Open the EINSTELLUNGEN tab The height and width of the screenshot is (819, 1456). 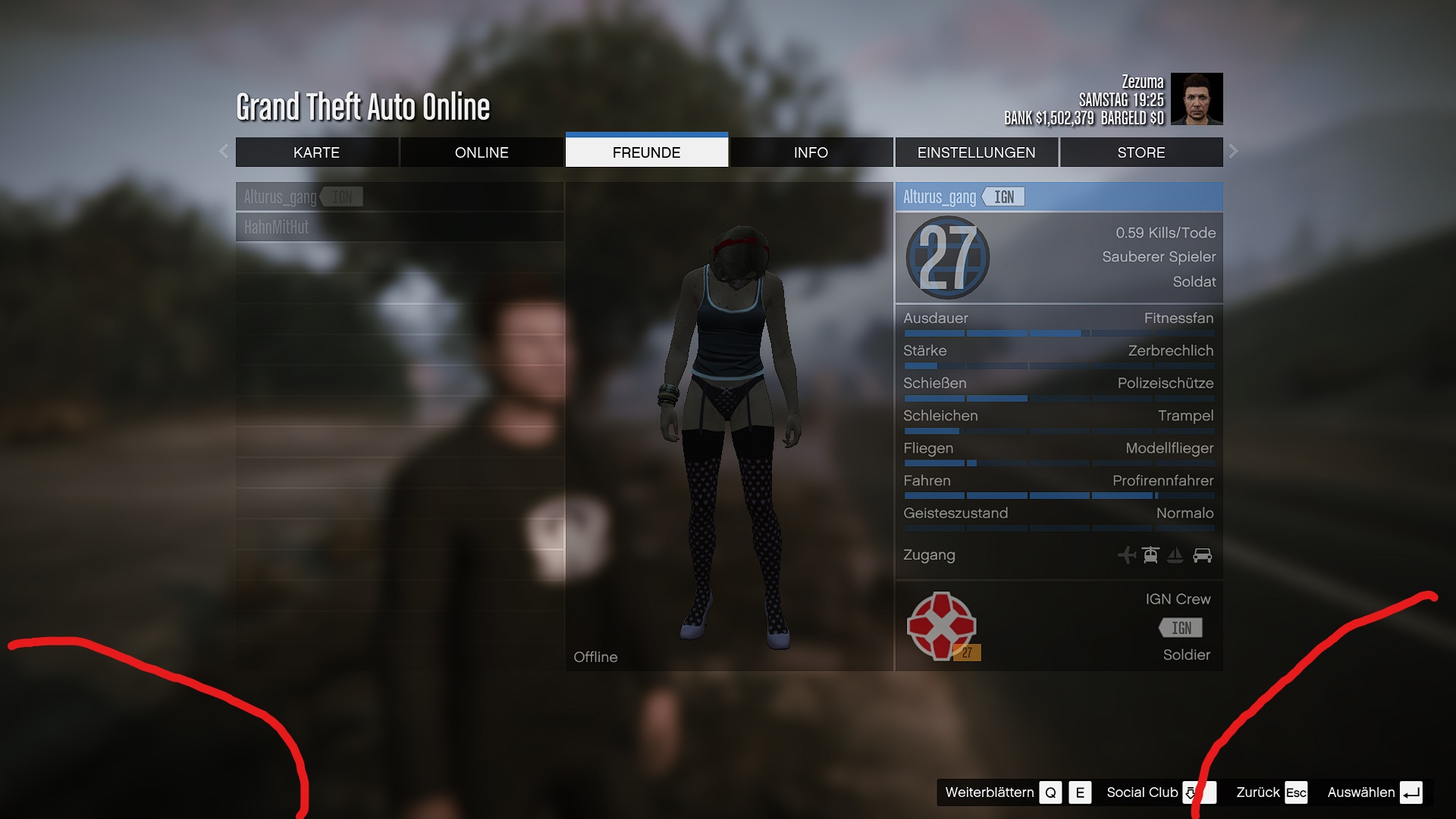pyautogui.click(x=977, y=152)
